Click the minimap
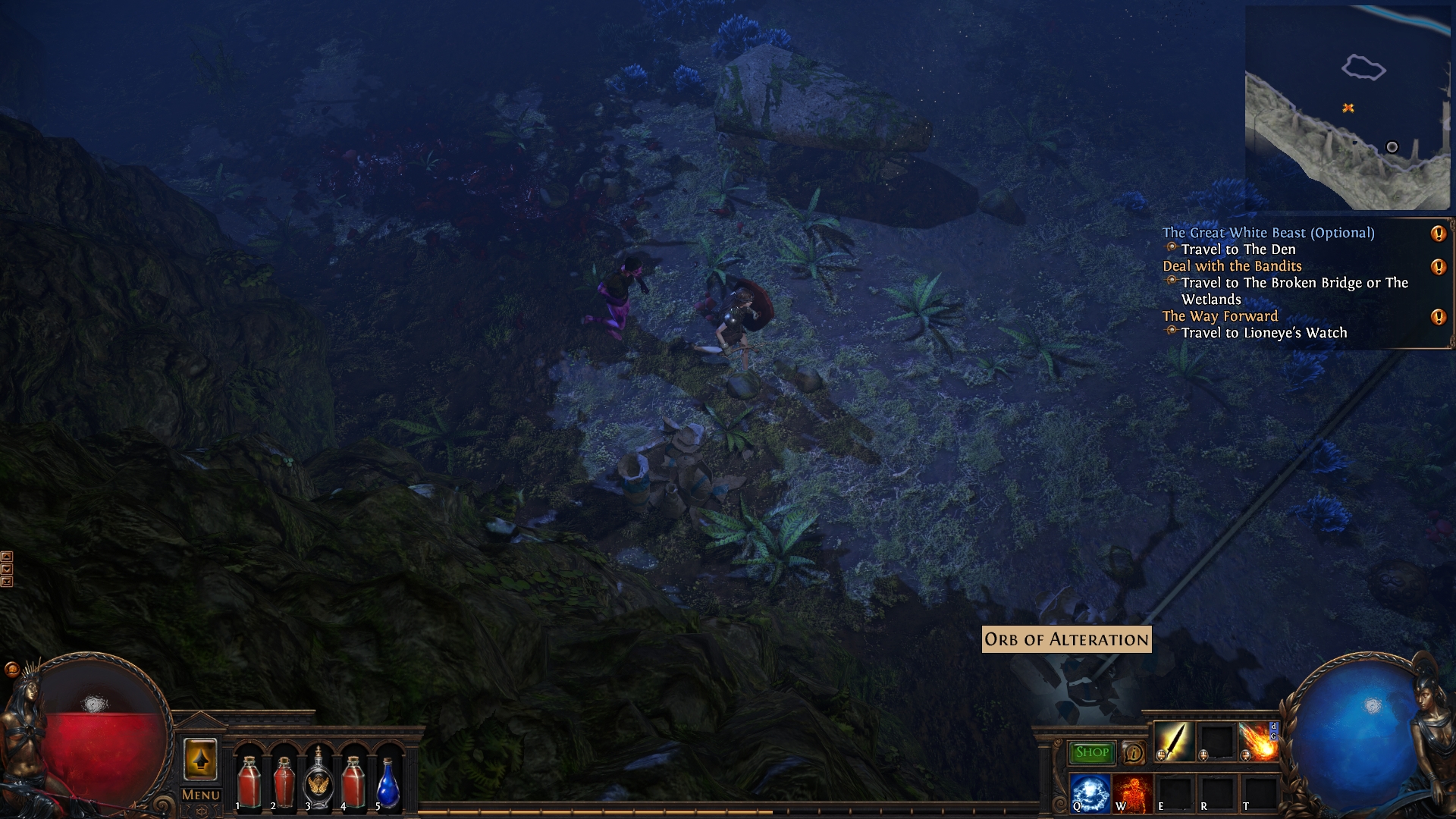 pyautogui.click(x=1347, y=108)
